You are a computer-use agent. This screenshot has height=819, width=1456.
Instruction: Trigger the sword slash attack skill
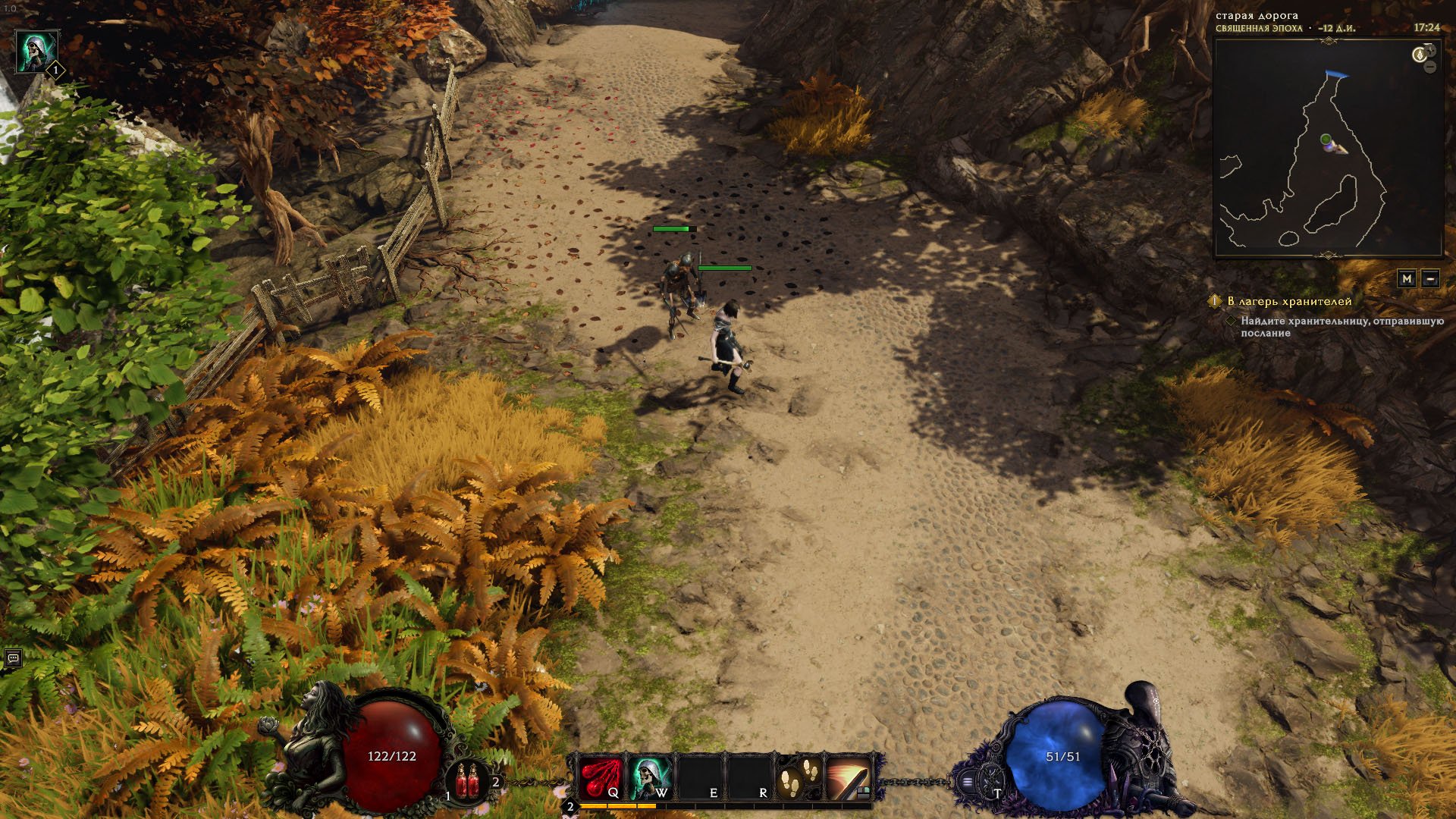[x=849, y=777]
